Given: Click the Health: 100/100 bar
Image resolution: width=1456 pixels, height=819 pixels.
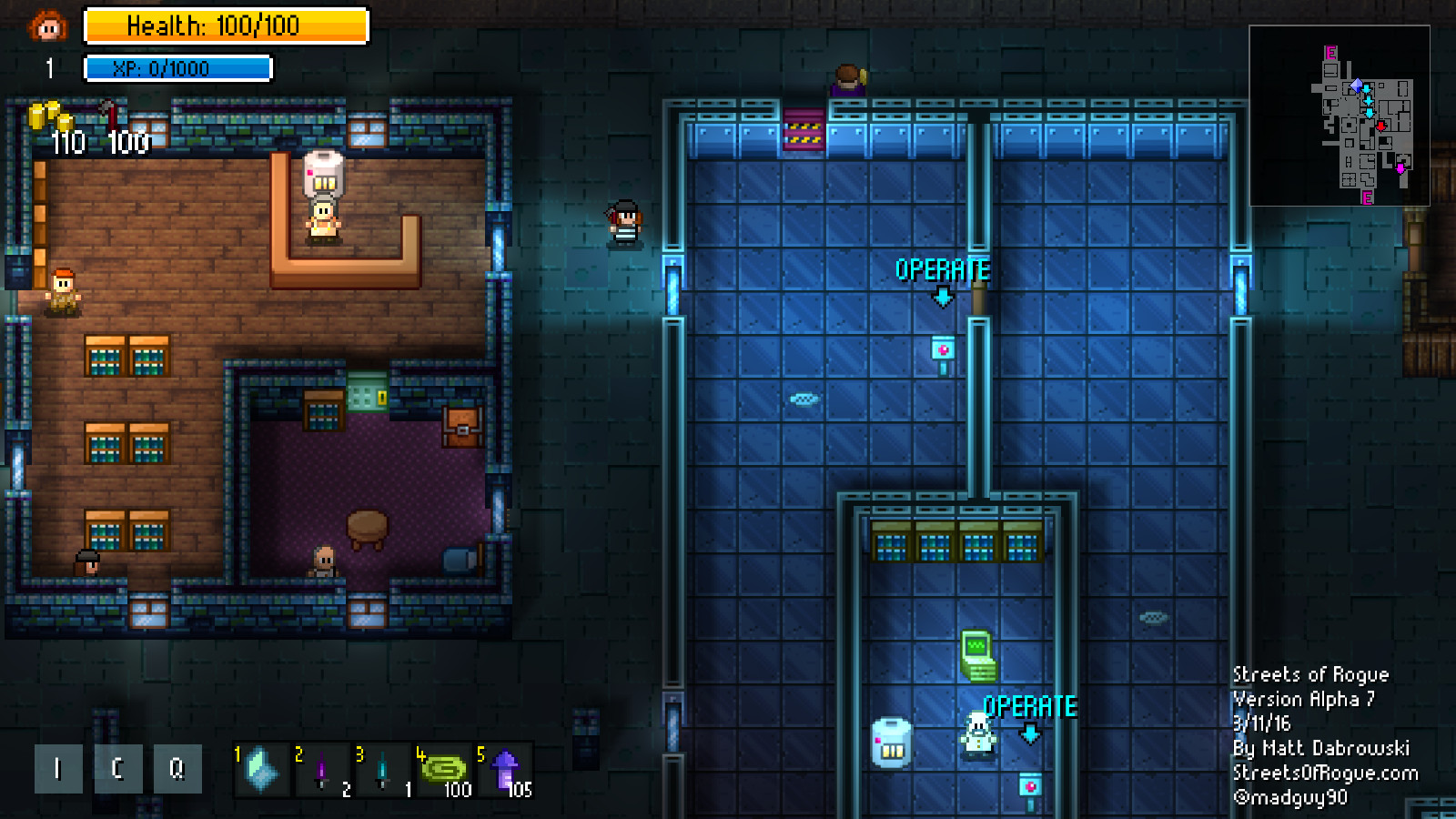Looking at the screenshot, I should [227, 26].
